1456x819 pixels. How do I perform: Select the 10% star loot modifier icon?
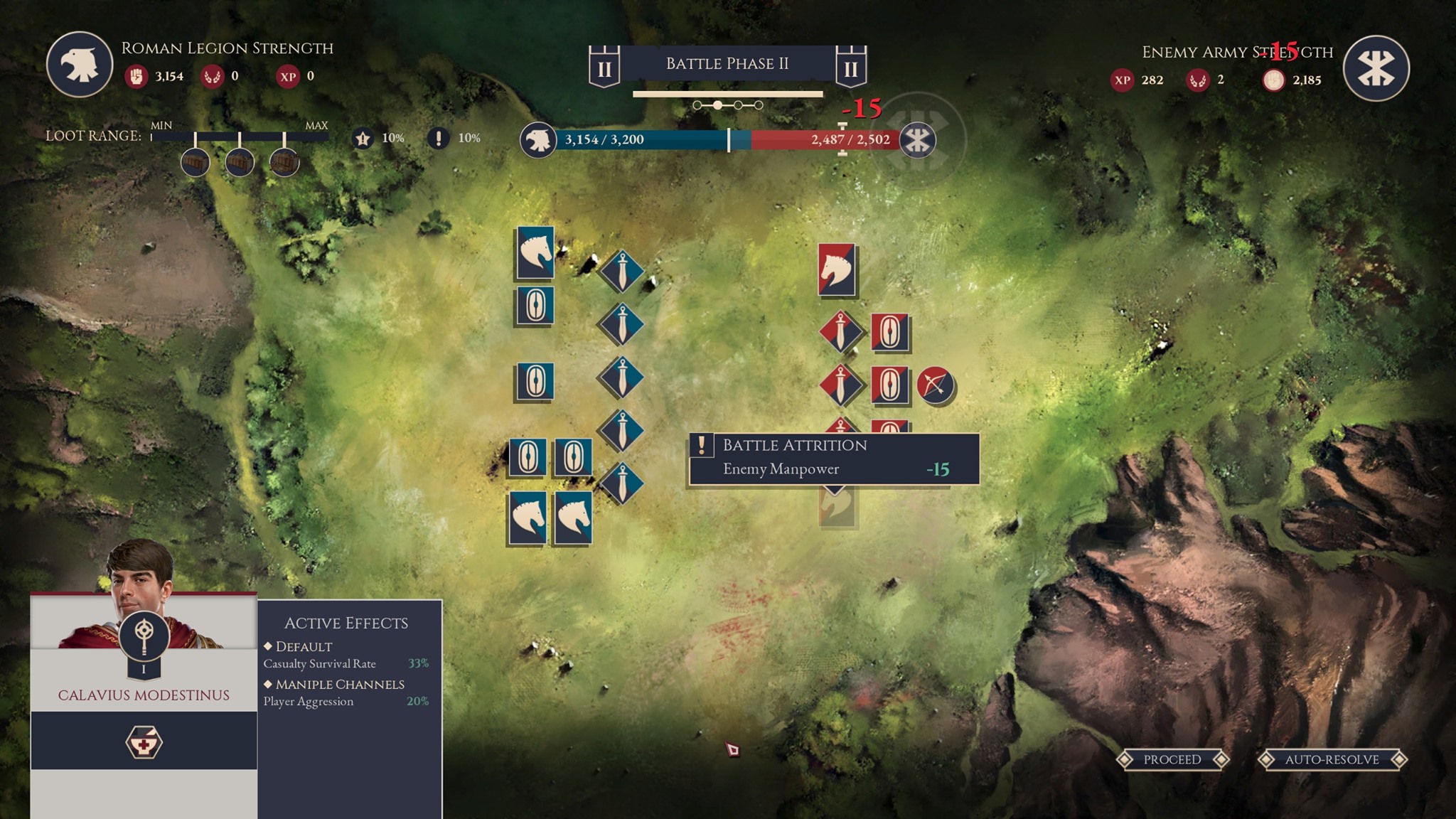pyautogui.click(x=363, y=138)
